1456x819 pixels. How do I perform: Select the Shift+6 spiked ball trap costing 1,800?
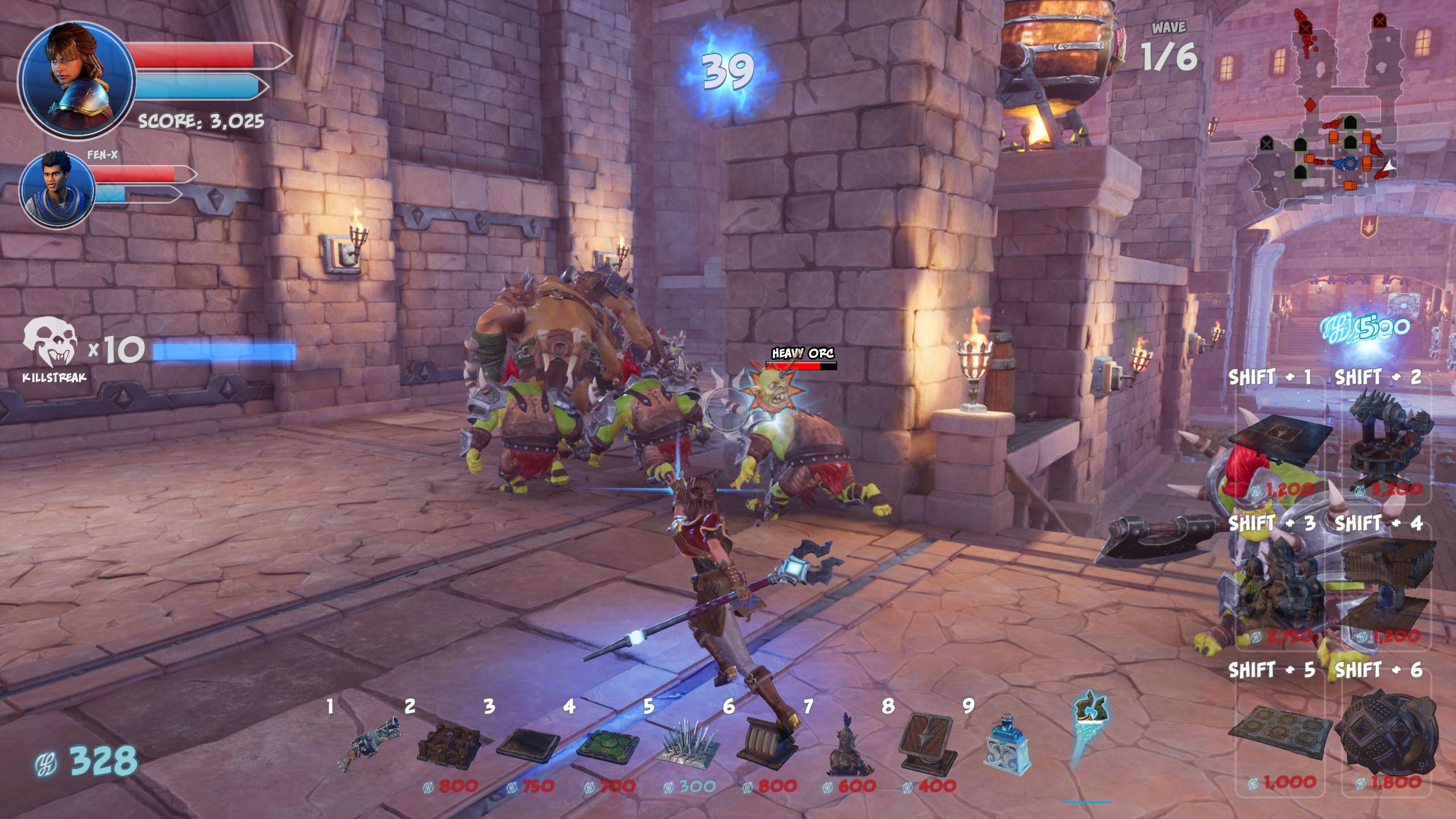(x=1387, y=734)
